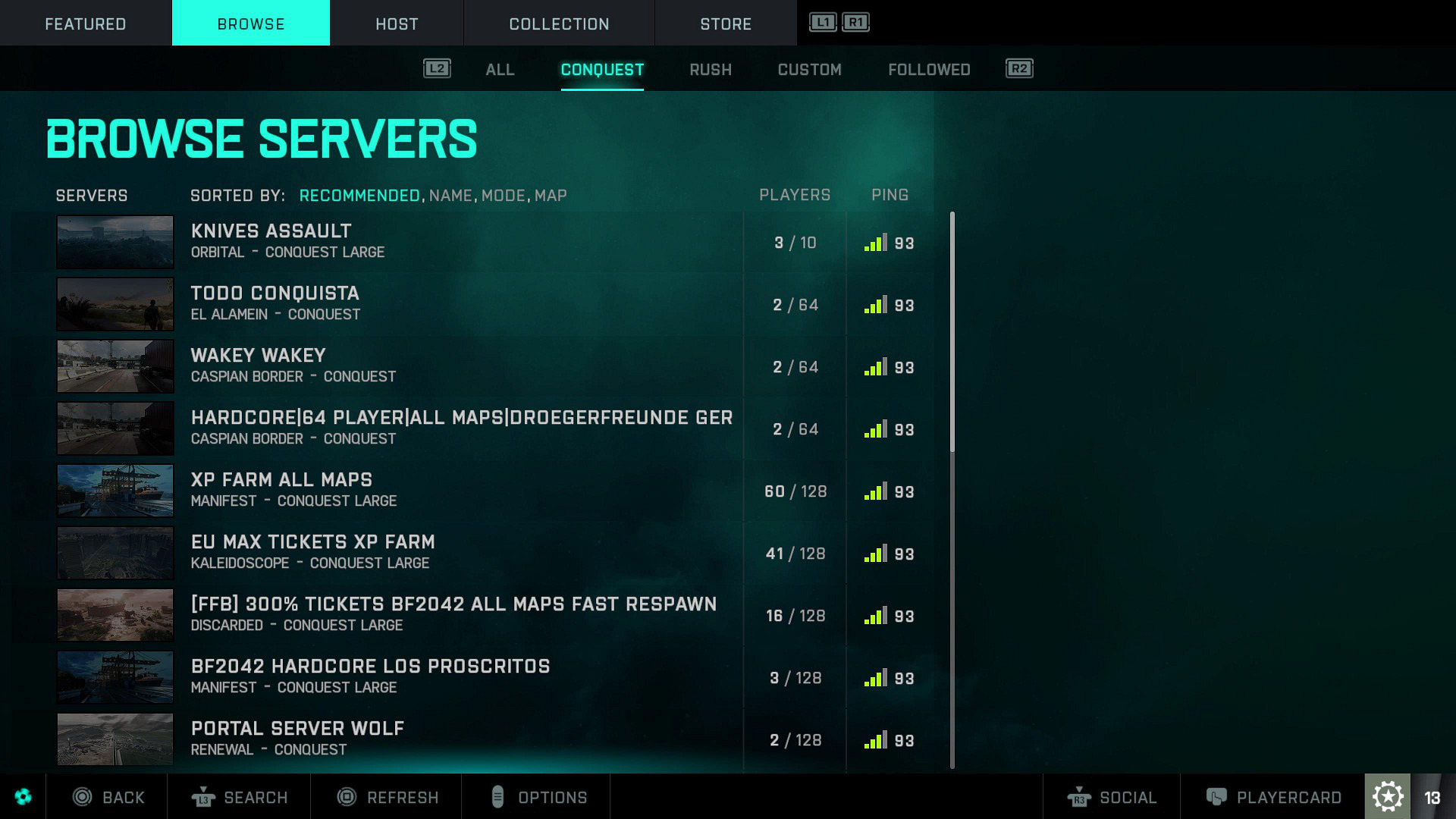The width and height of the screenshot is (1456, 819).
Task: Open the Host tab
Action: [x=397, y=24]
